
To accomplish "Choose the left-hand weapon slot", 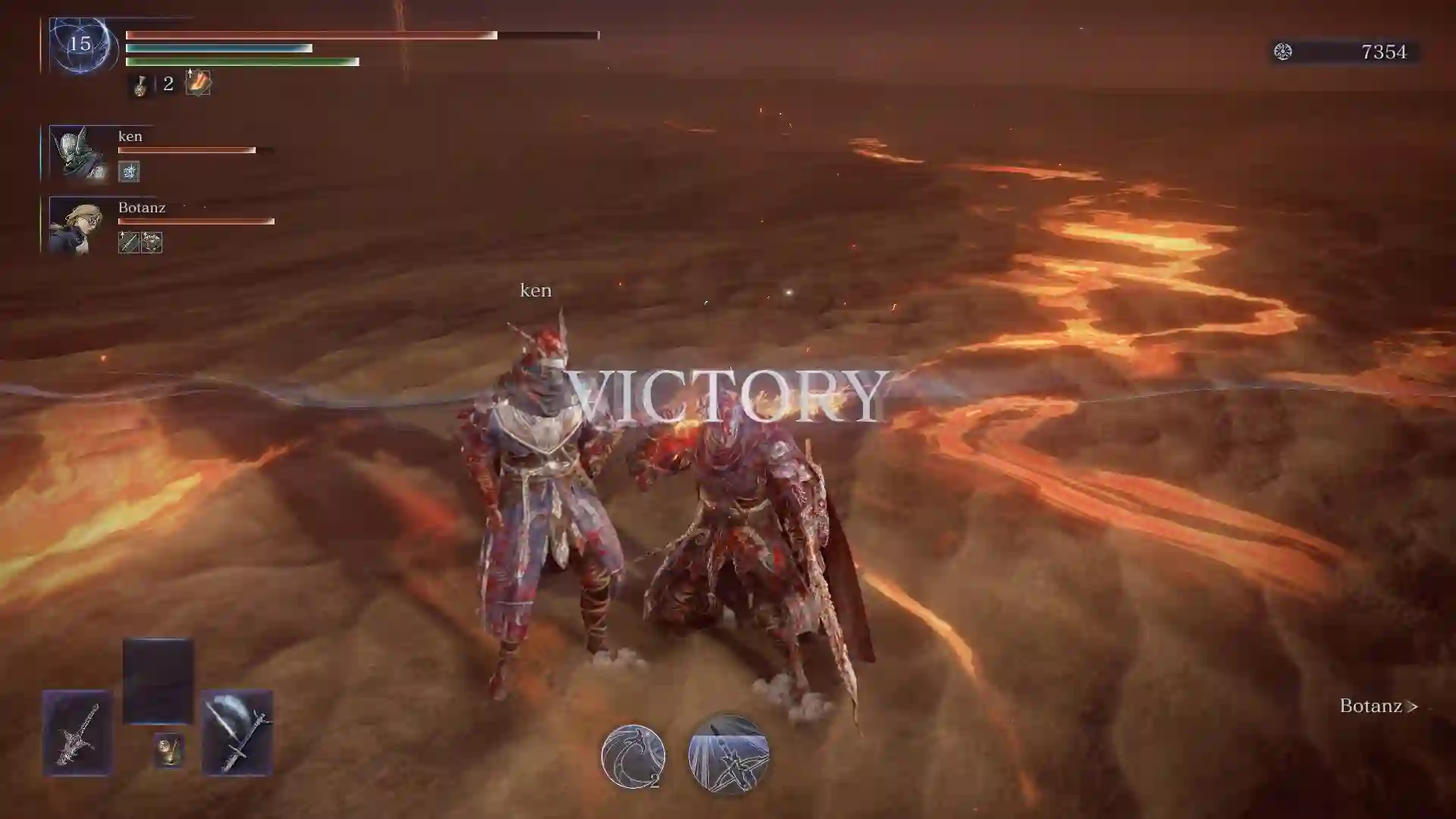I will [77, 733].
